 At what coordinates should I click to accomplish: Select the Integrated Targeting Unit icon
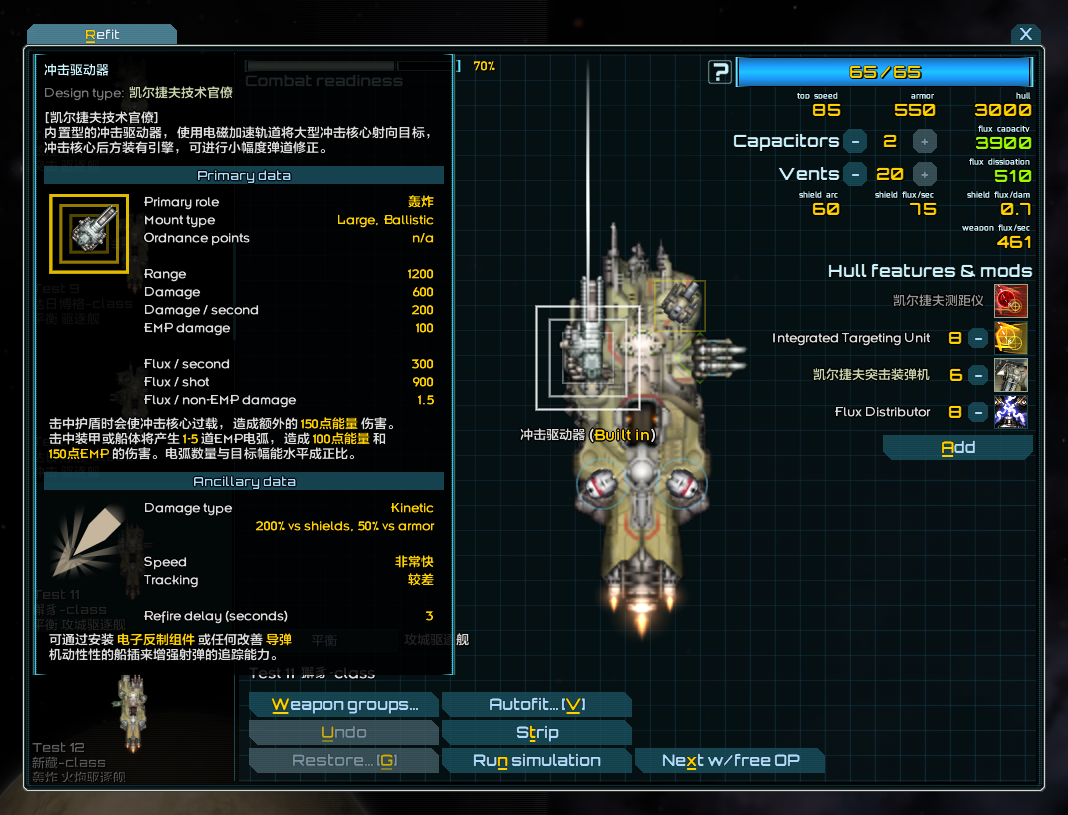pyautogui.click(x=1011, y=338)
